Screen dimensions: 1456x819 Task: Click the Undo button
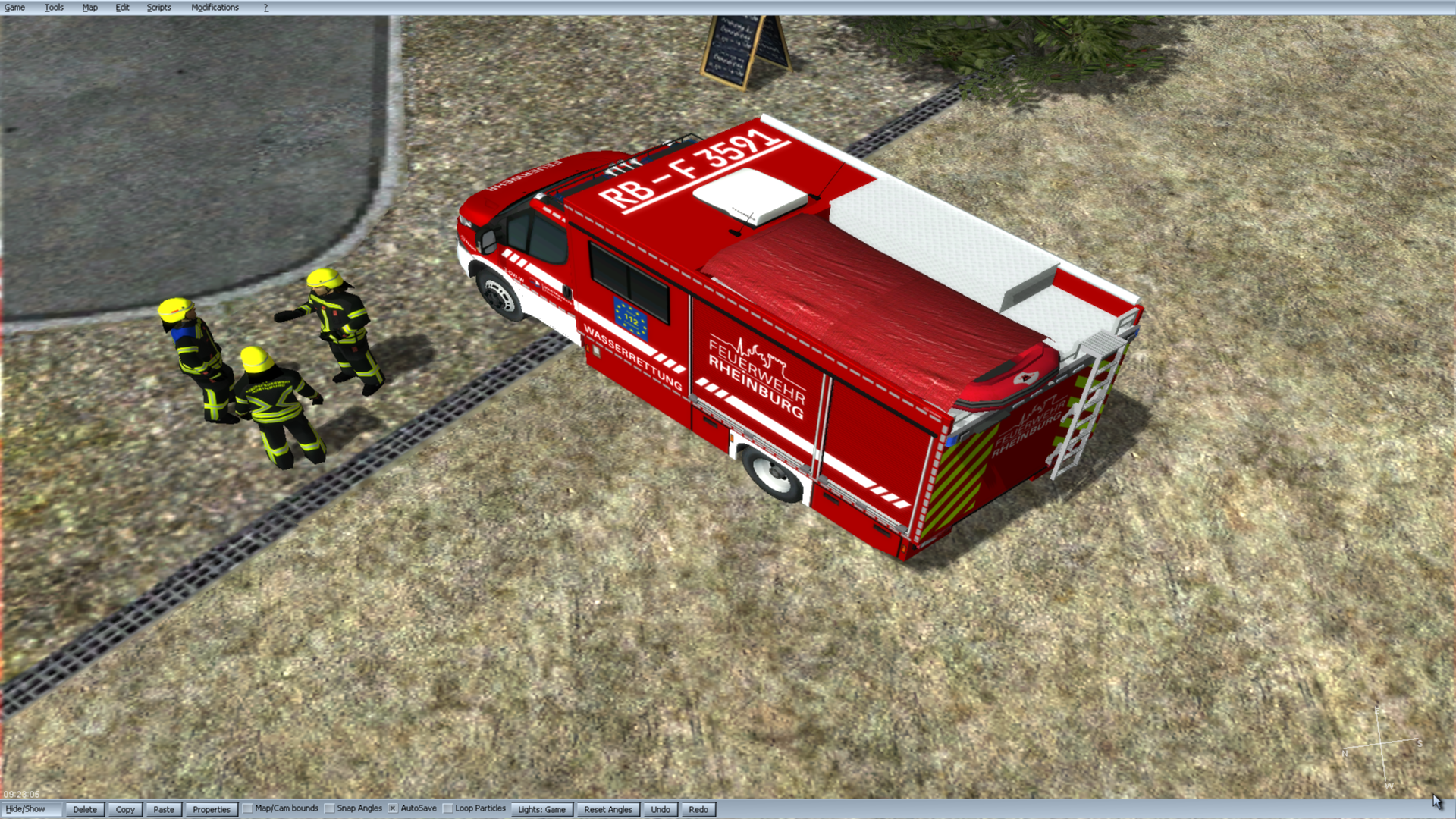point(661,810)
